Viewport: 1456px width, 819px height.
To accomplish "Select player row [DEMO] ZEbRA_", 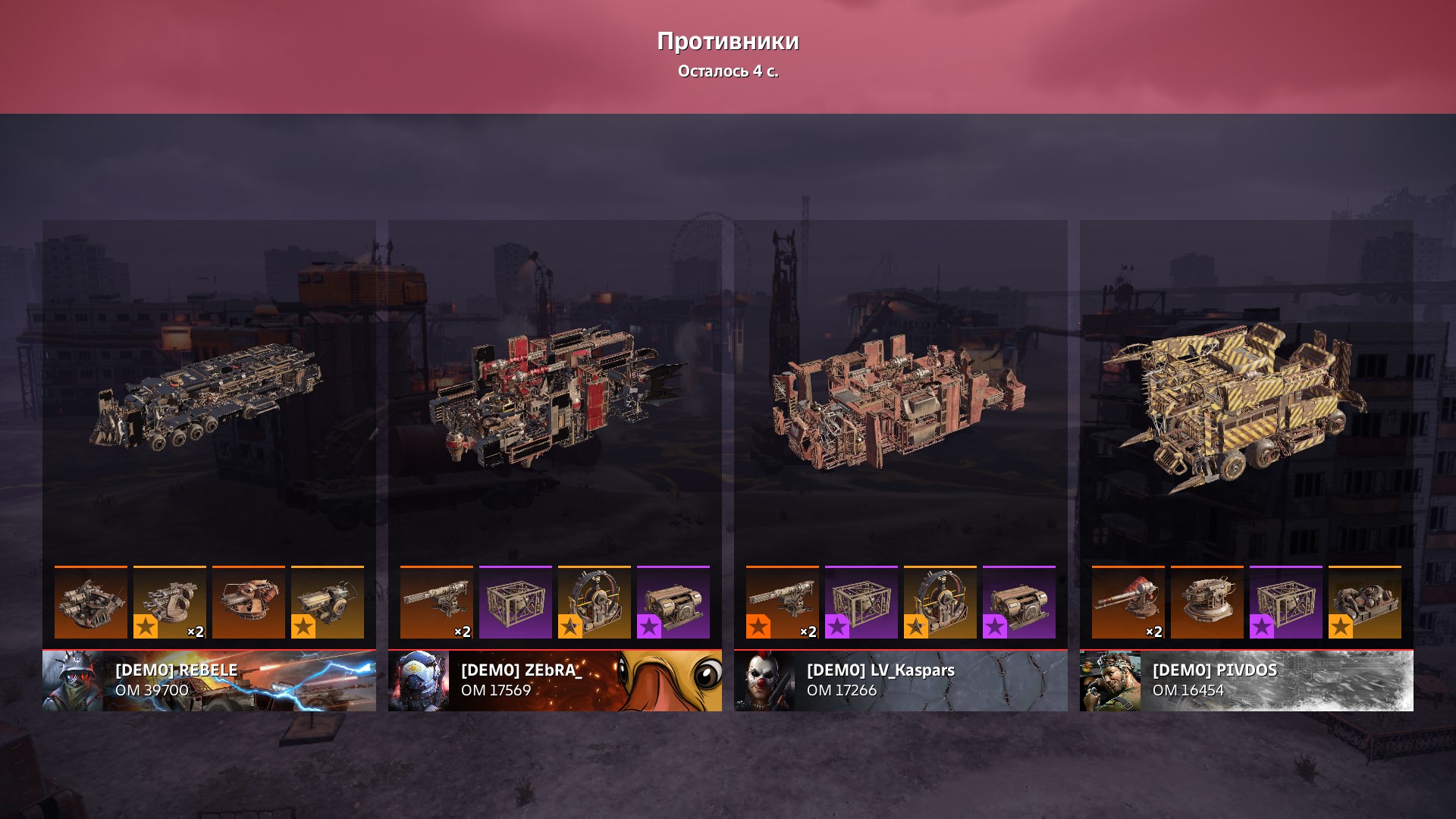I will [x=555, y=680].
